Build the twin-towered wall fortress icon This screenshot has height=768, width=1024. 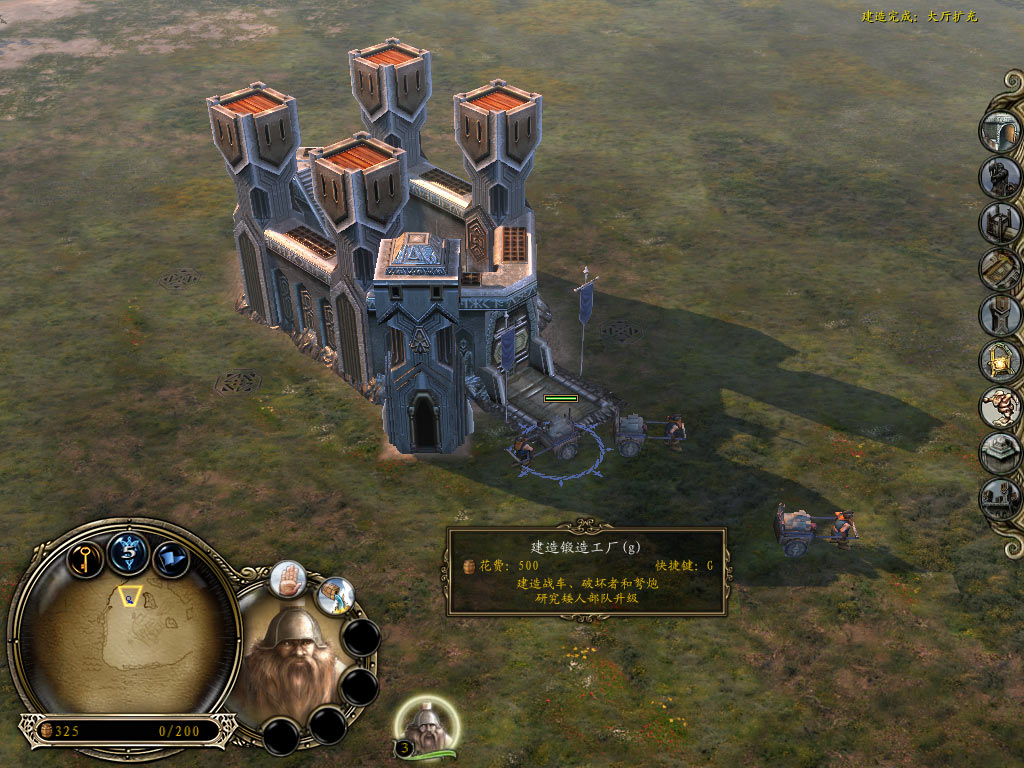point(999,499)
